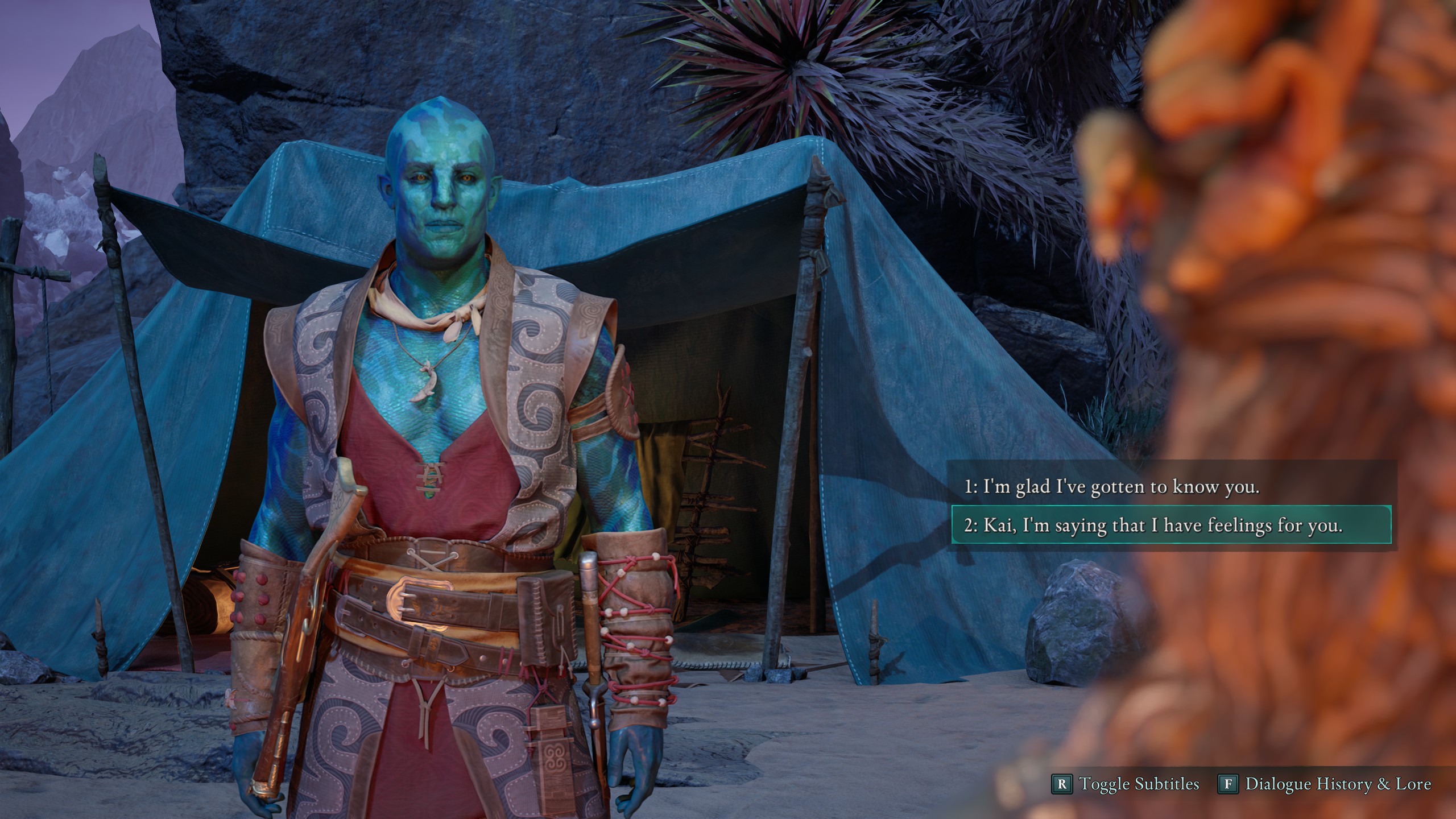Choose "I'm glad I've gotten to know you" reply
The width and height of the screenshot is (1456, 819).
(x=1111, y=487)
